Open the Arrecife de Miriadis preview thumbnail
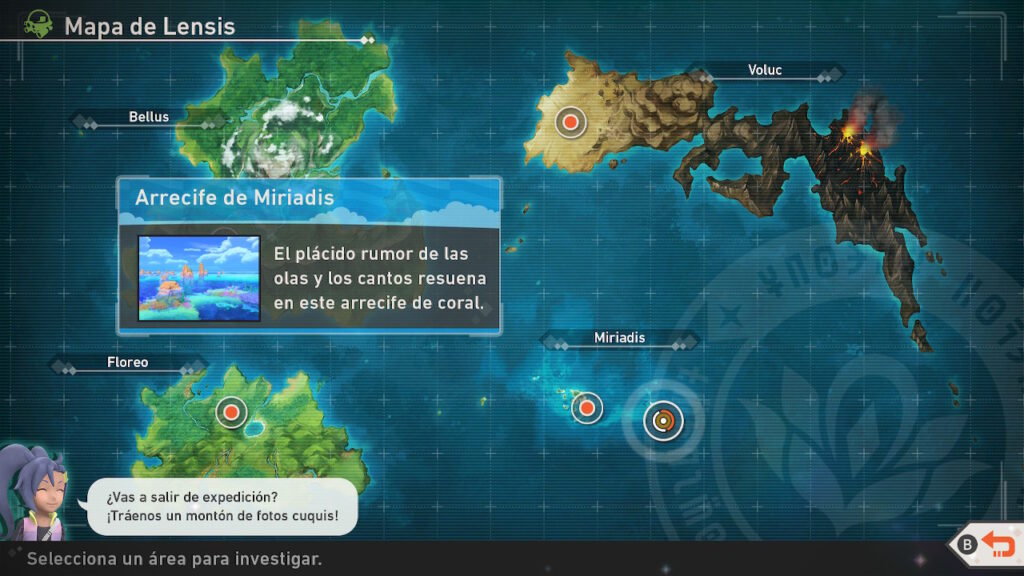 point(199,278)
